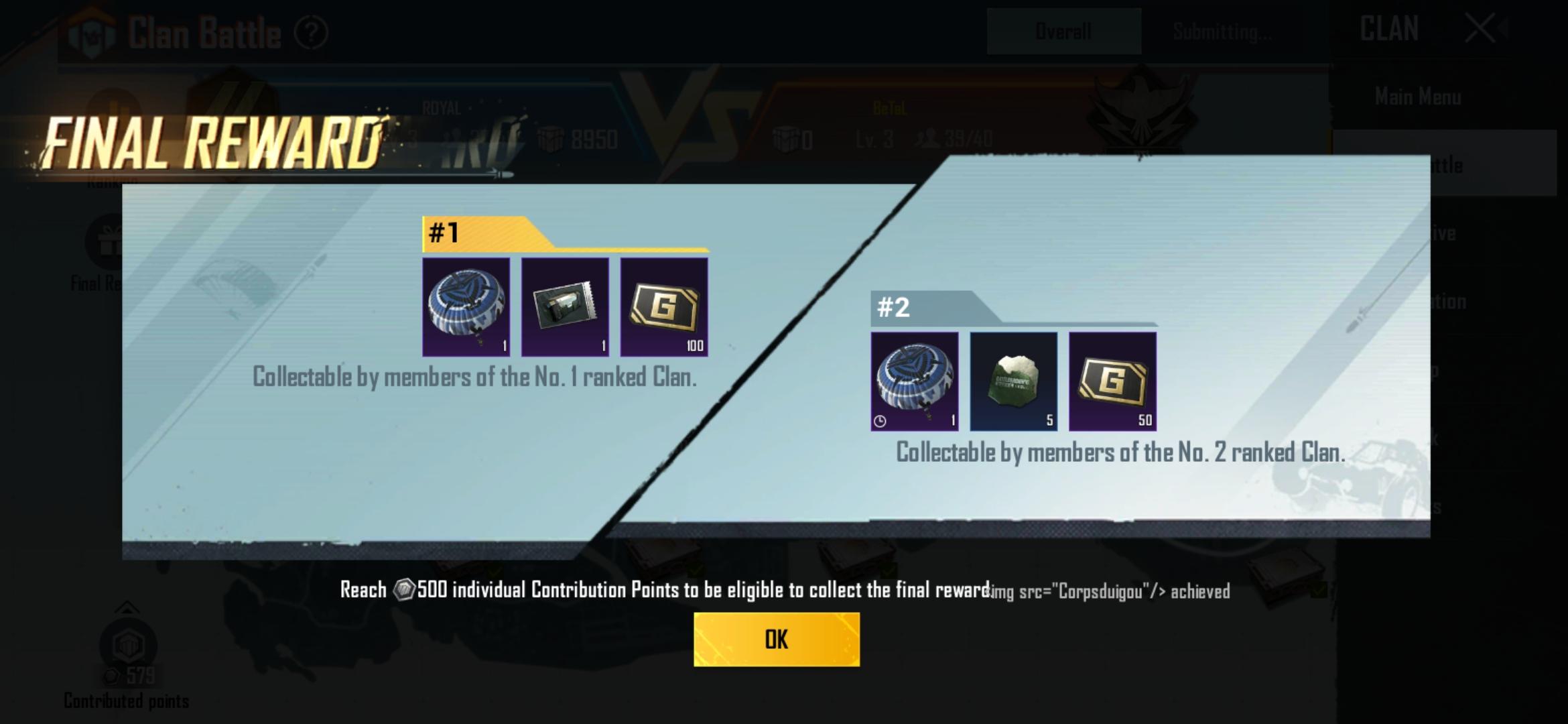The image size is (1568, 724).
Task: Open the Submitting tab
Action: coord(1221,29)
